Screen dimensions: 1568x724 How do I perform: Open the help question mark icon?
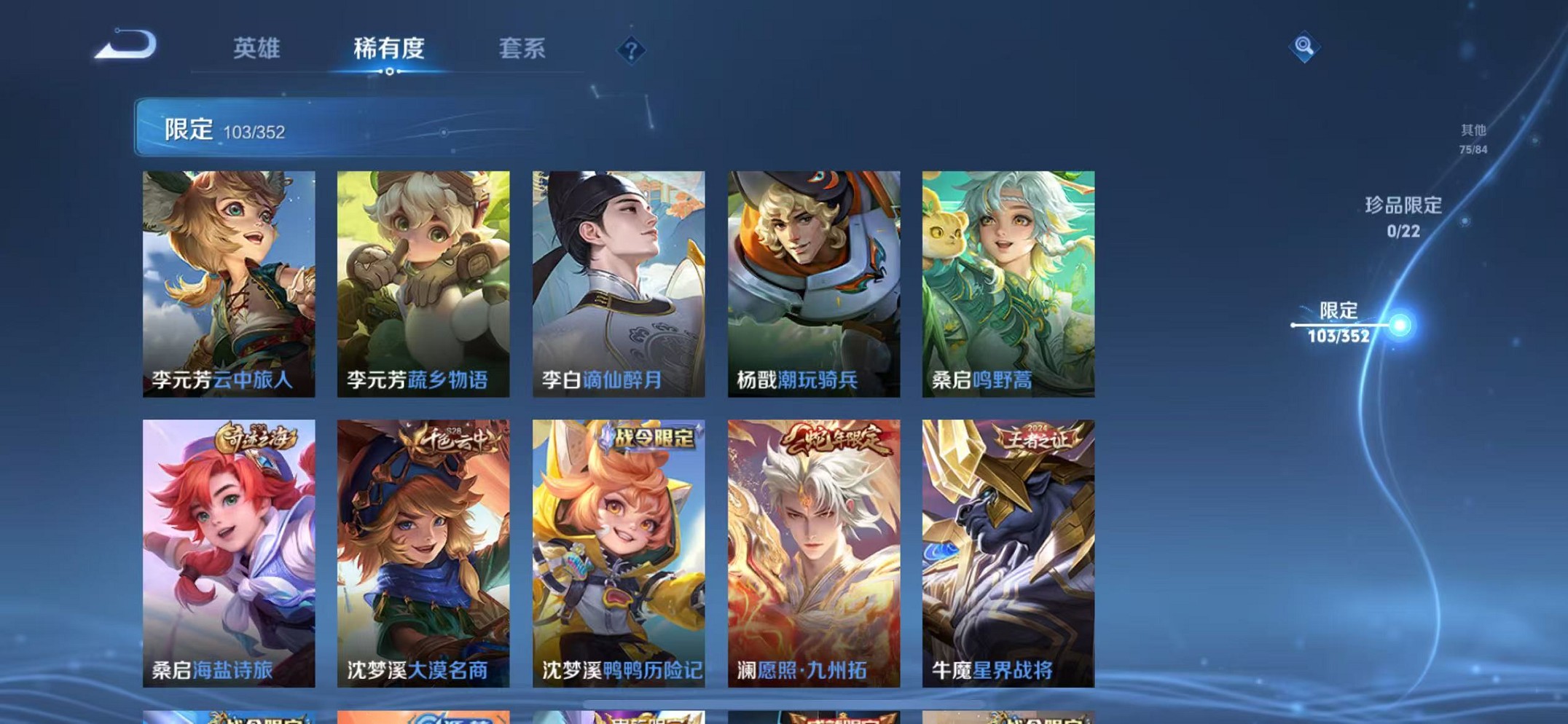(631, 50)
